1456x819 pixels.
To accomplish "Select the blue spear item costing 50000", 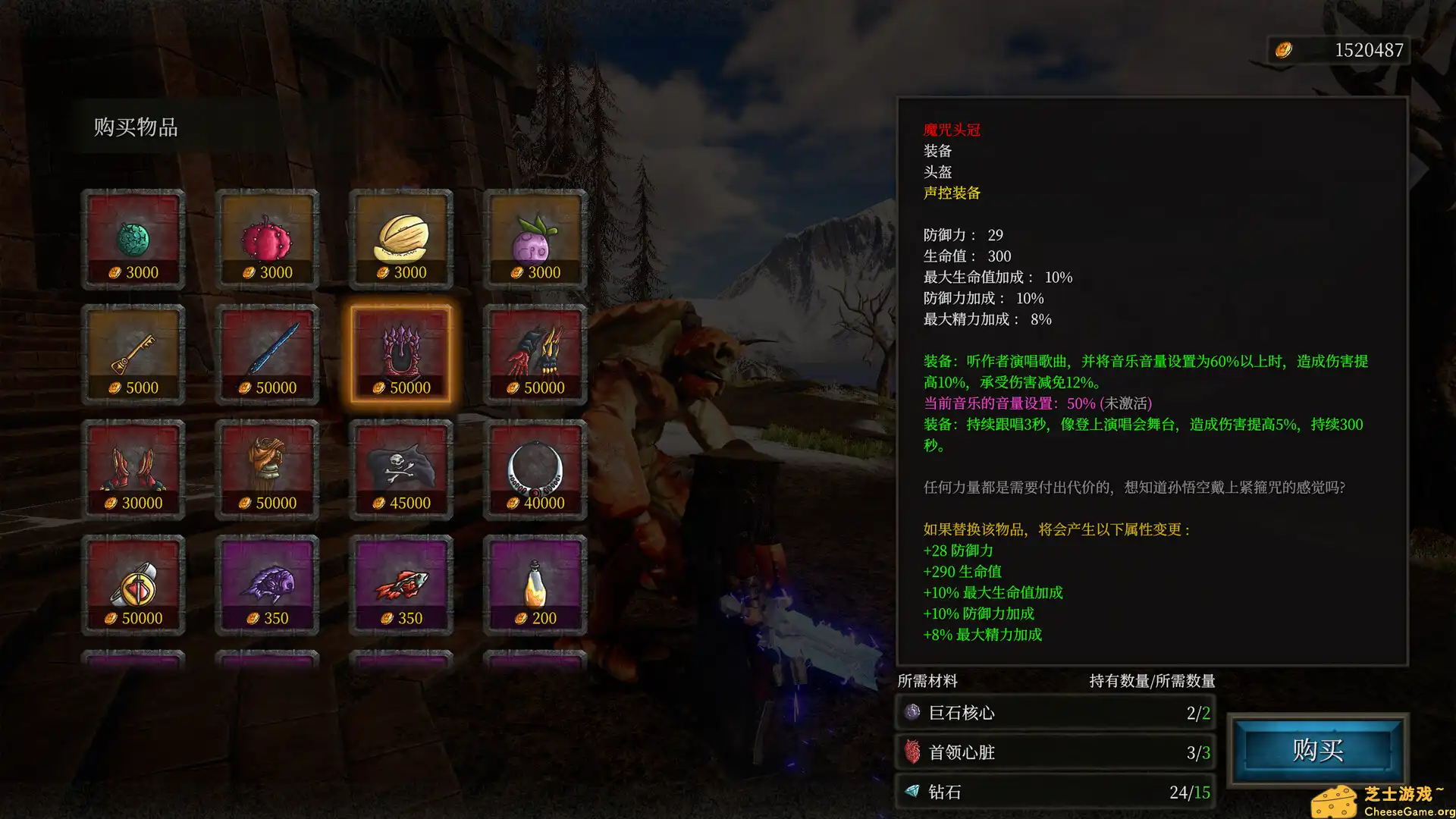I will coord(267,353).
